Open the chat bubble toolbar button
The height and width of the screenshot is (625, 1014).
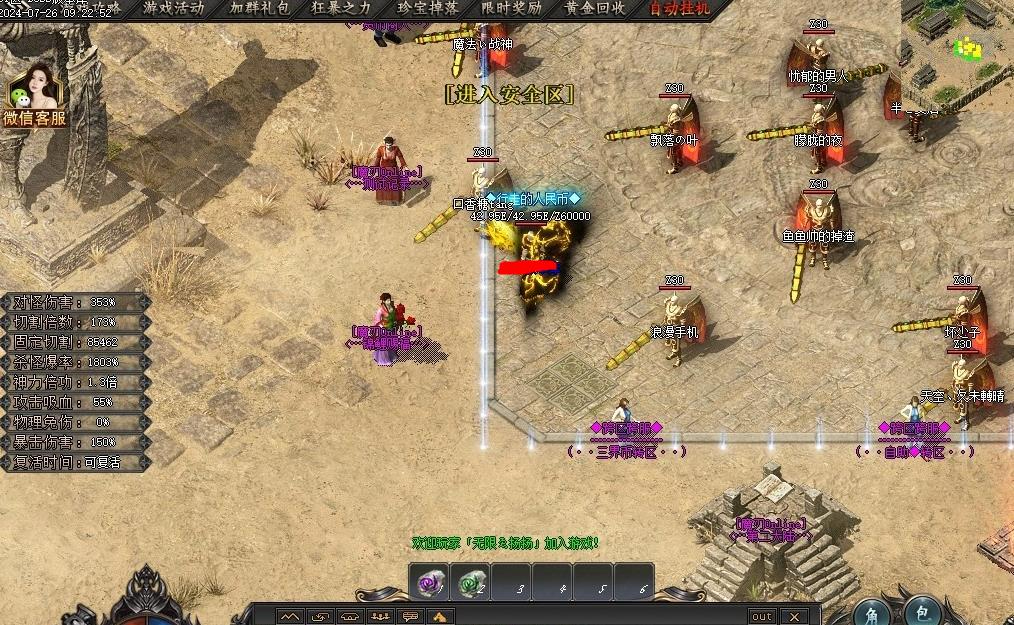410,616
